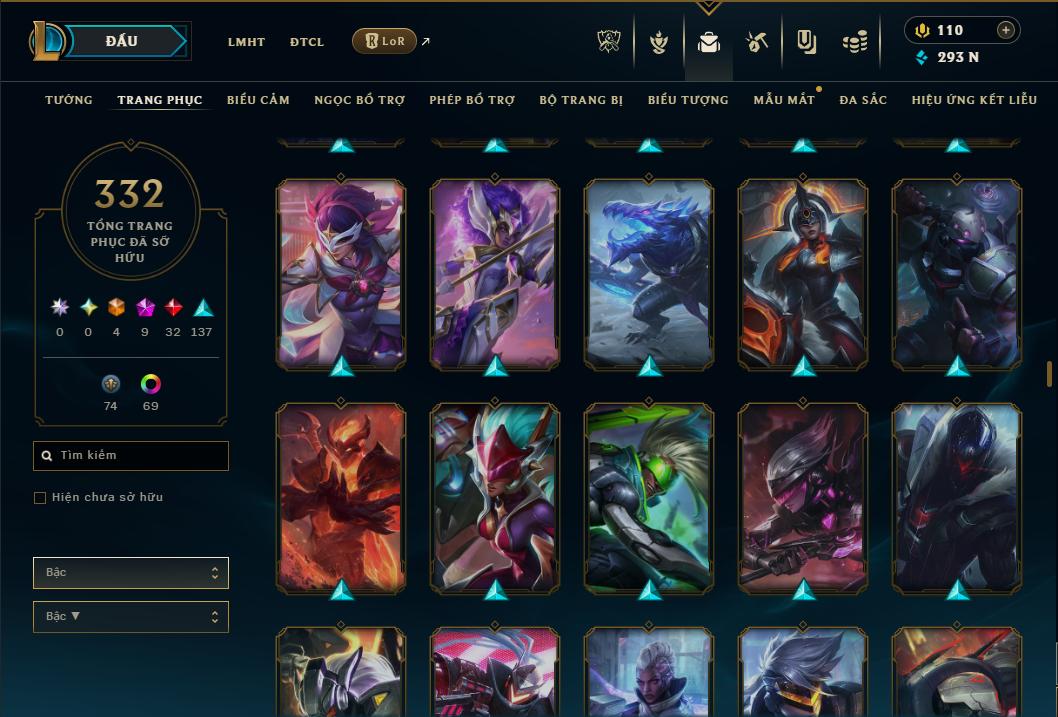
Task: Open the stacked coins store icon
Action: [x=855, y=42]
